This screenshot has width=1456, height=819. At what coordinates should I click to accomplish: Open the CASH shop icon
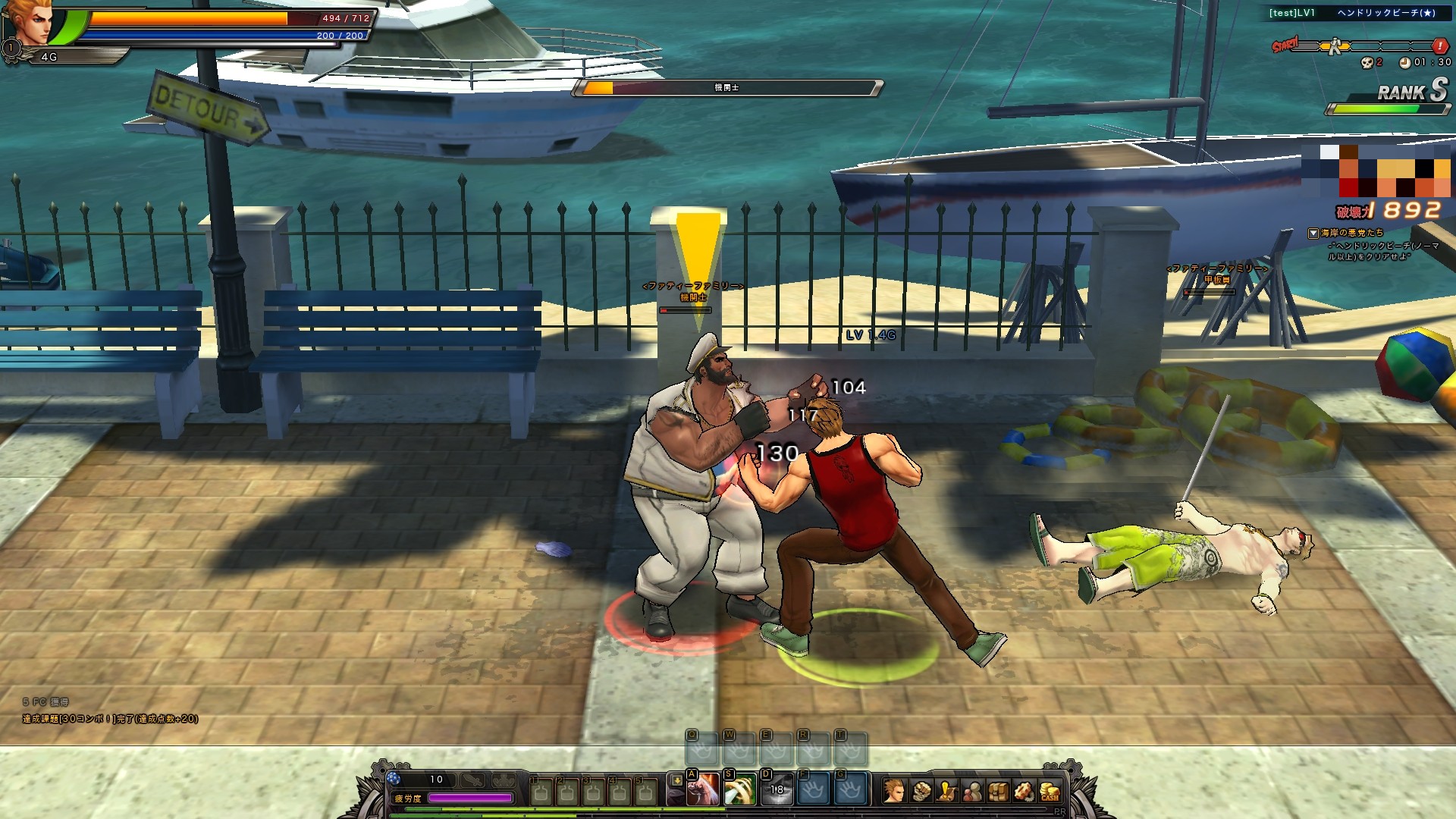1050,792
